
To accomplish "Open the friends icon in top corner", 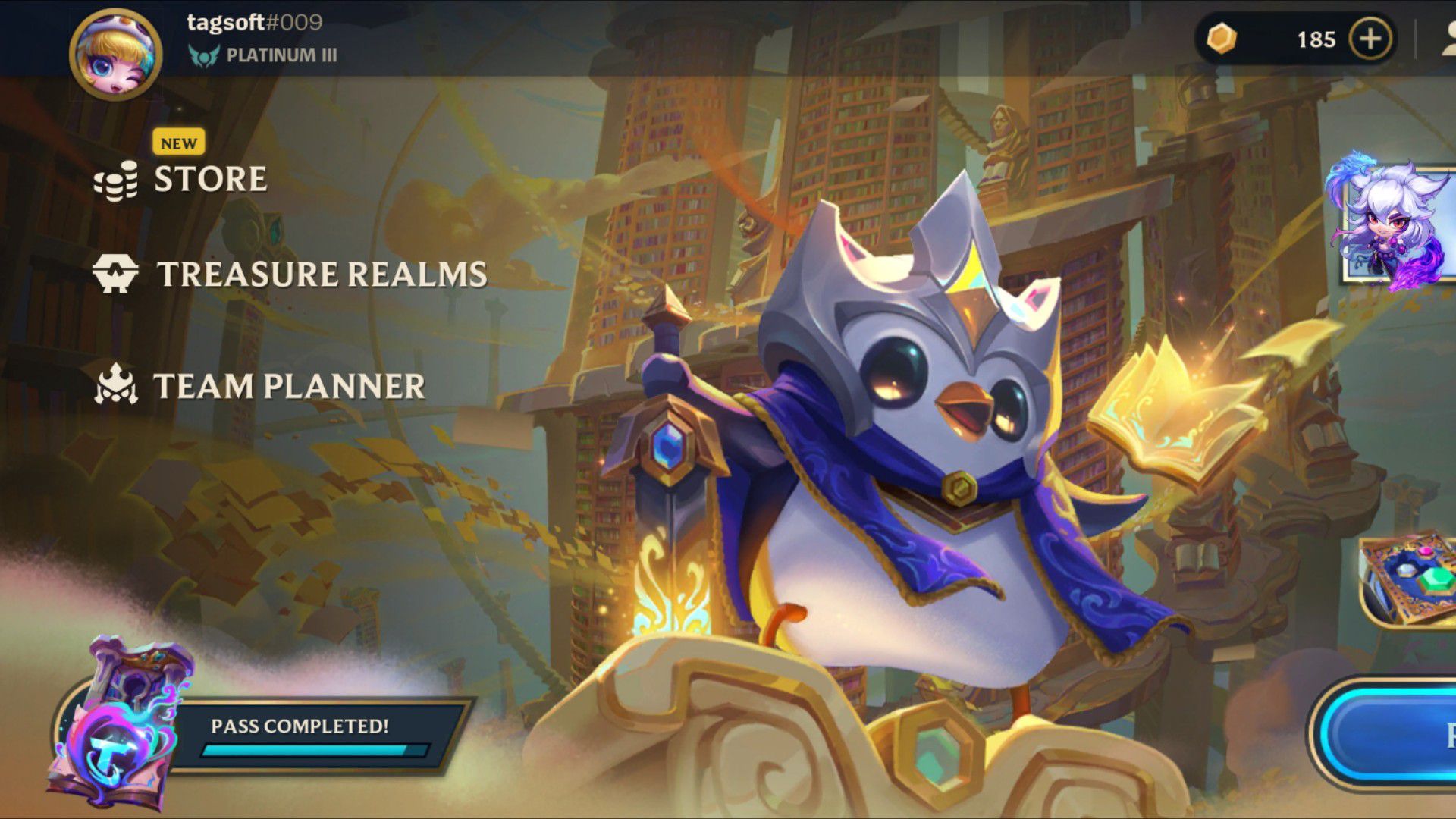I will (x=1447, y=39).
